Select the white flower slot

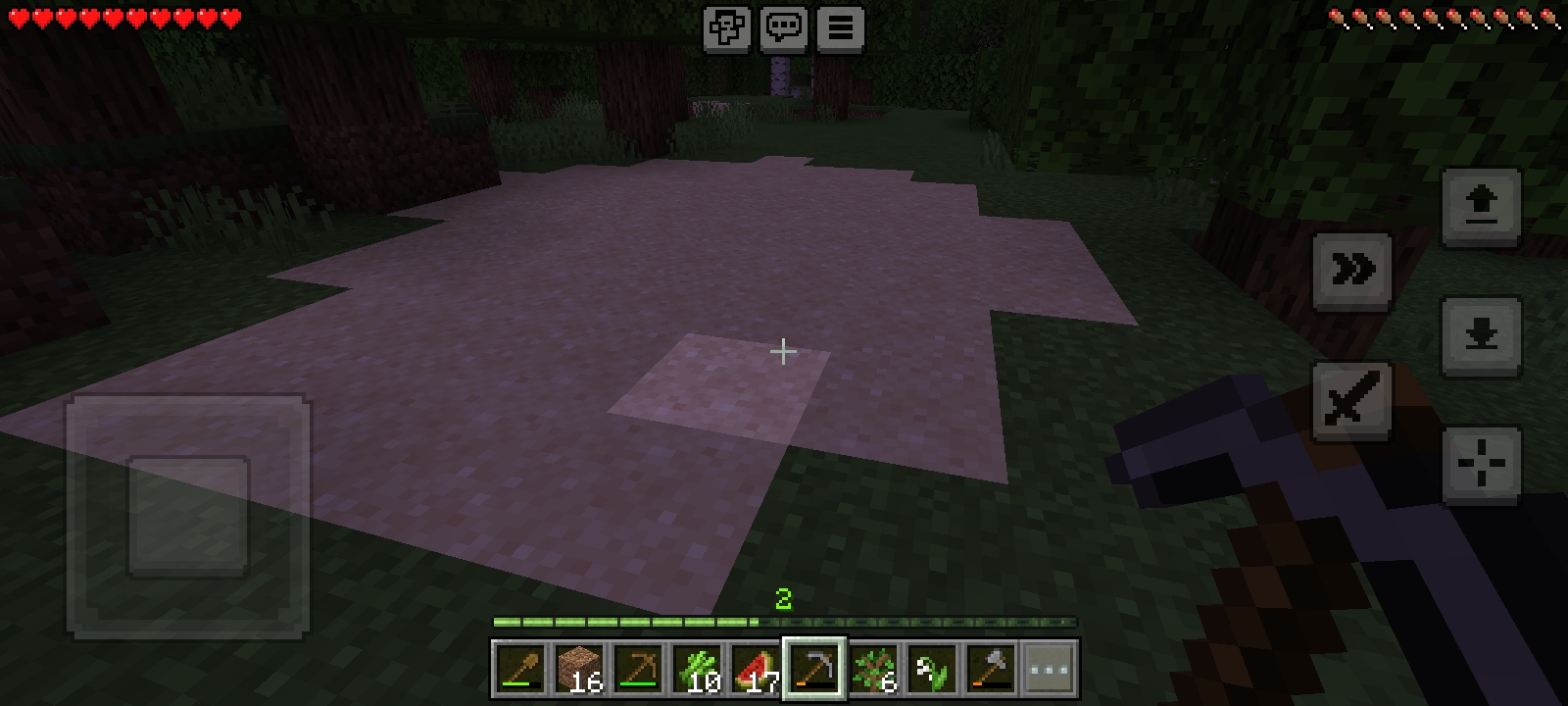pos(932,670)
